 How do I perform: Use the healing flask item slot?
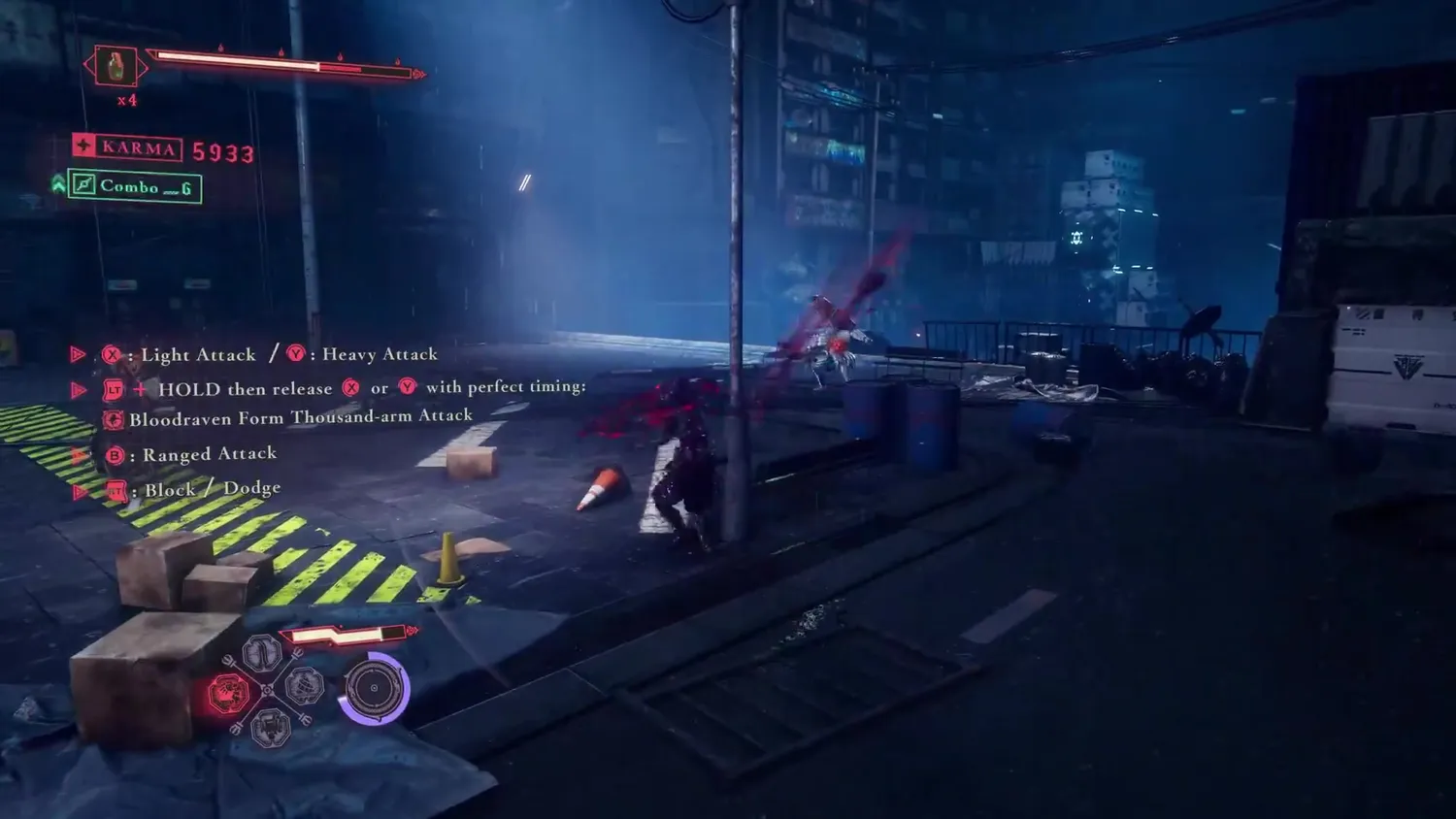116,67
